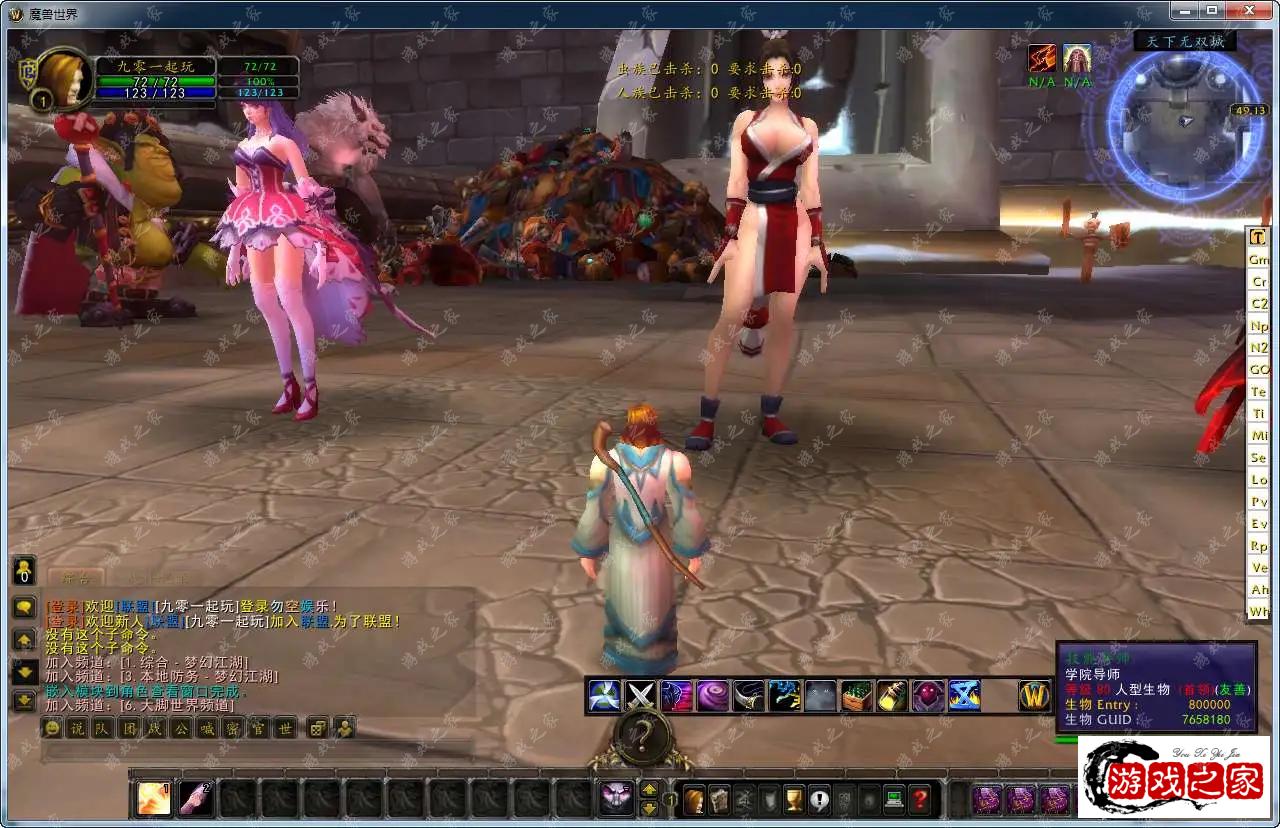Switch to the 综合 chat tab

(x=76, y=578)
